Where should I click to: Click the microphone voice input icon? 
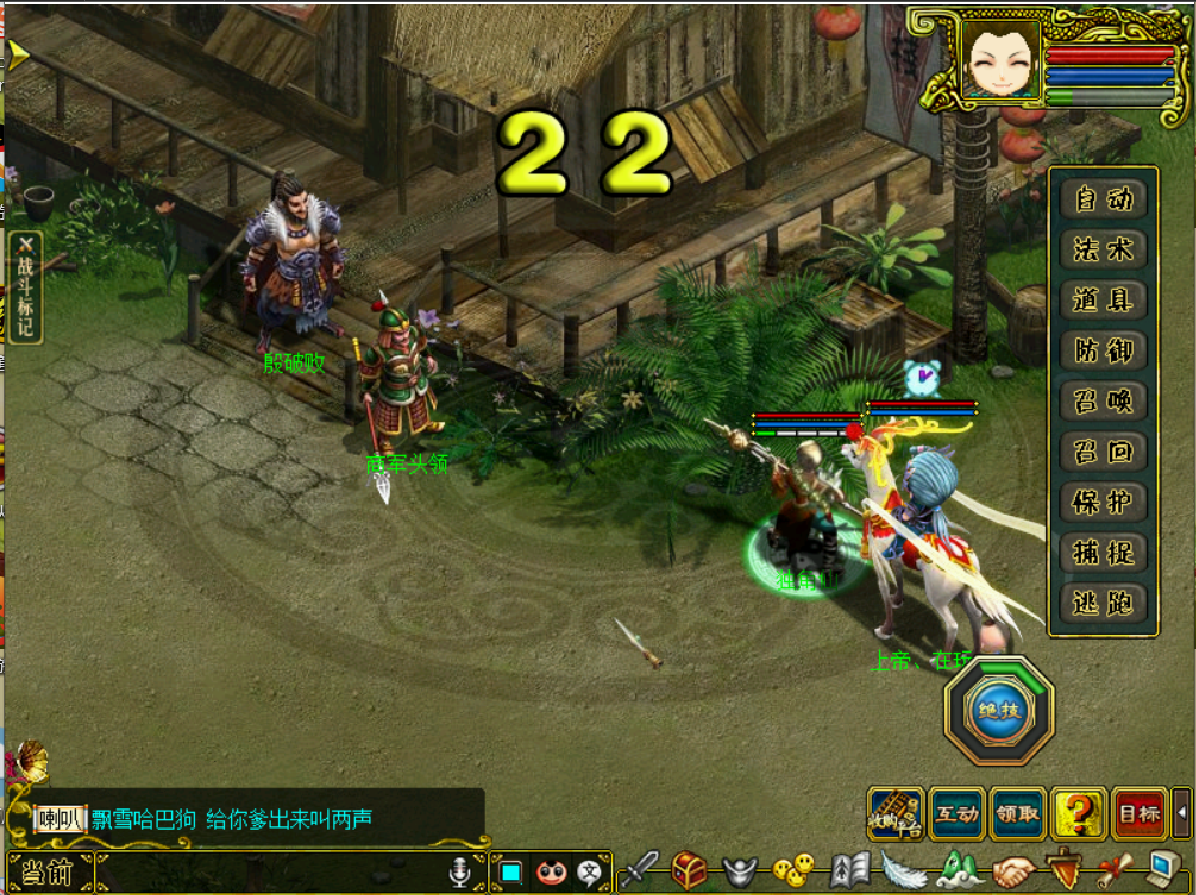pos(459,873)
